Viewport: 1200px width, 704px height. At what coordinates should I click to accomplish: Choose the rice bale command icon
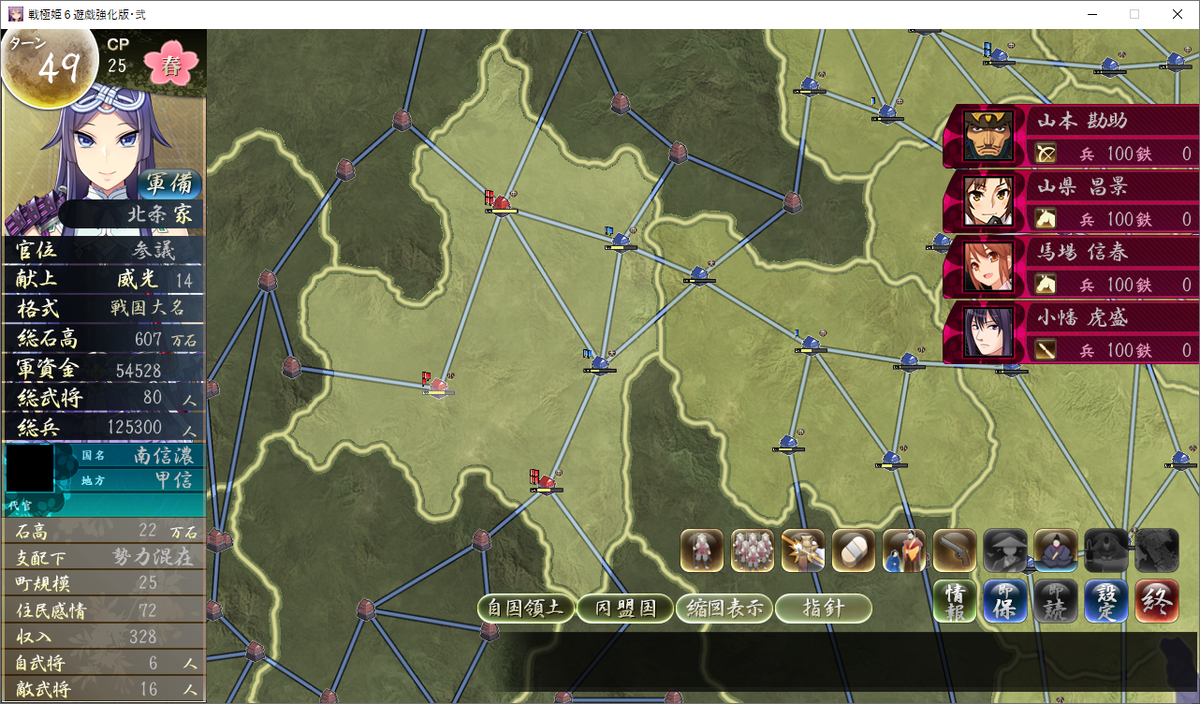853,550
